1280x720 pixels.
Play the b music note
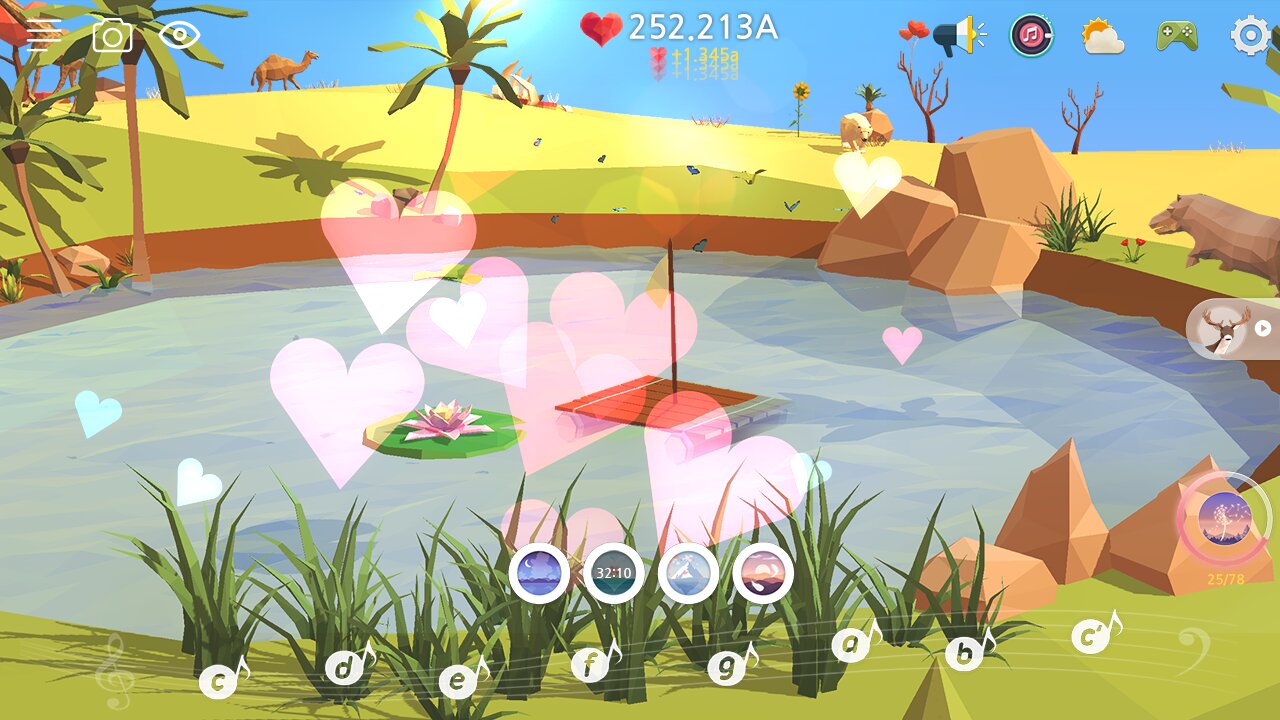tap(964, 653)
